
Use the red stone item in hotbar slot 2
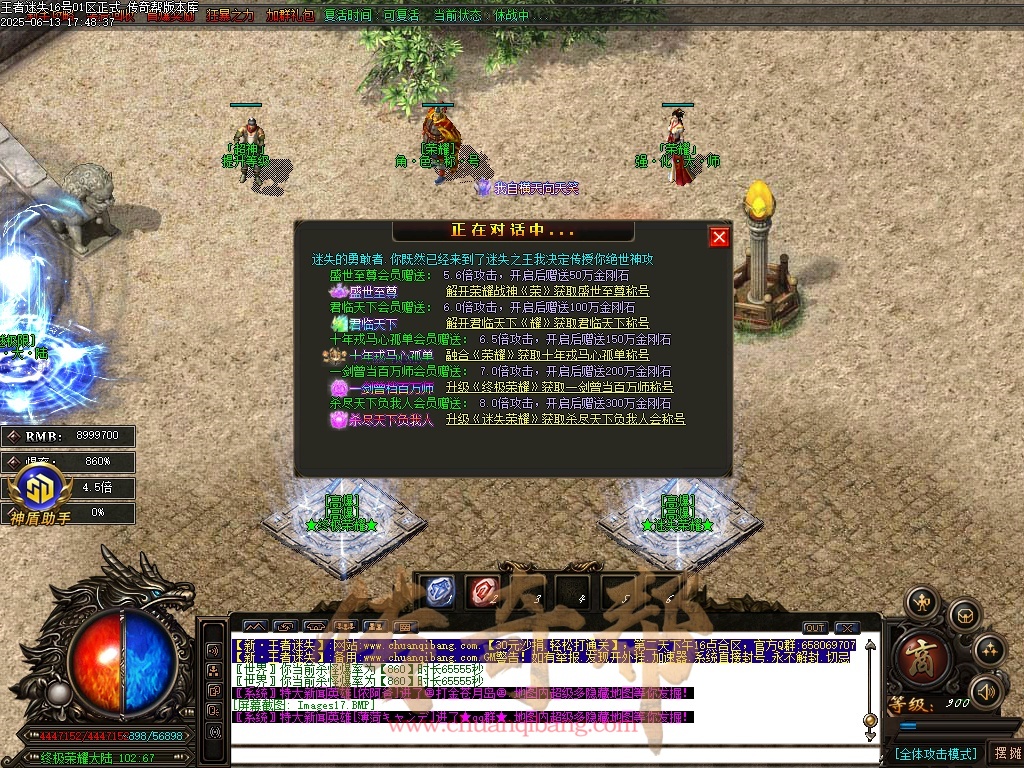[484, 591]
